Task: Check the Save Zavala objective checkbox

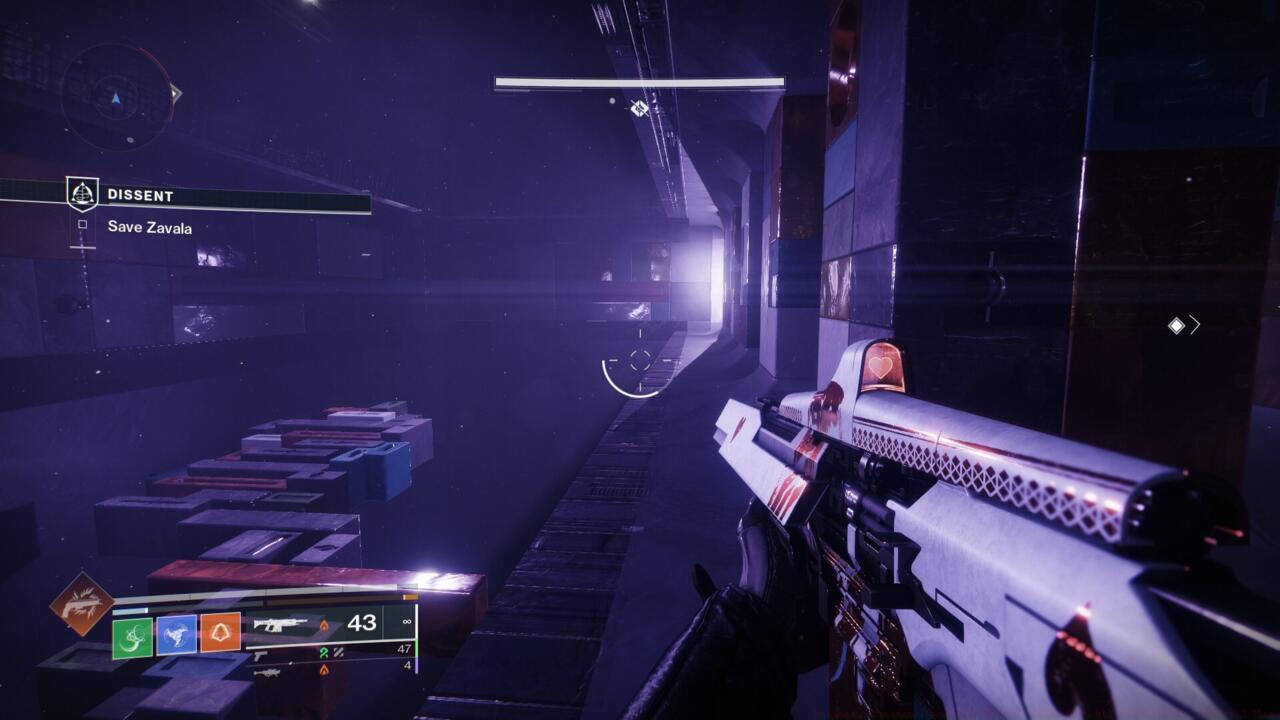Action: click(82, 225)
